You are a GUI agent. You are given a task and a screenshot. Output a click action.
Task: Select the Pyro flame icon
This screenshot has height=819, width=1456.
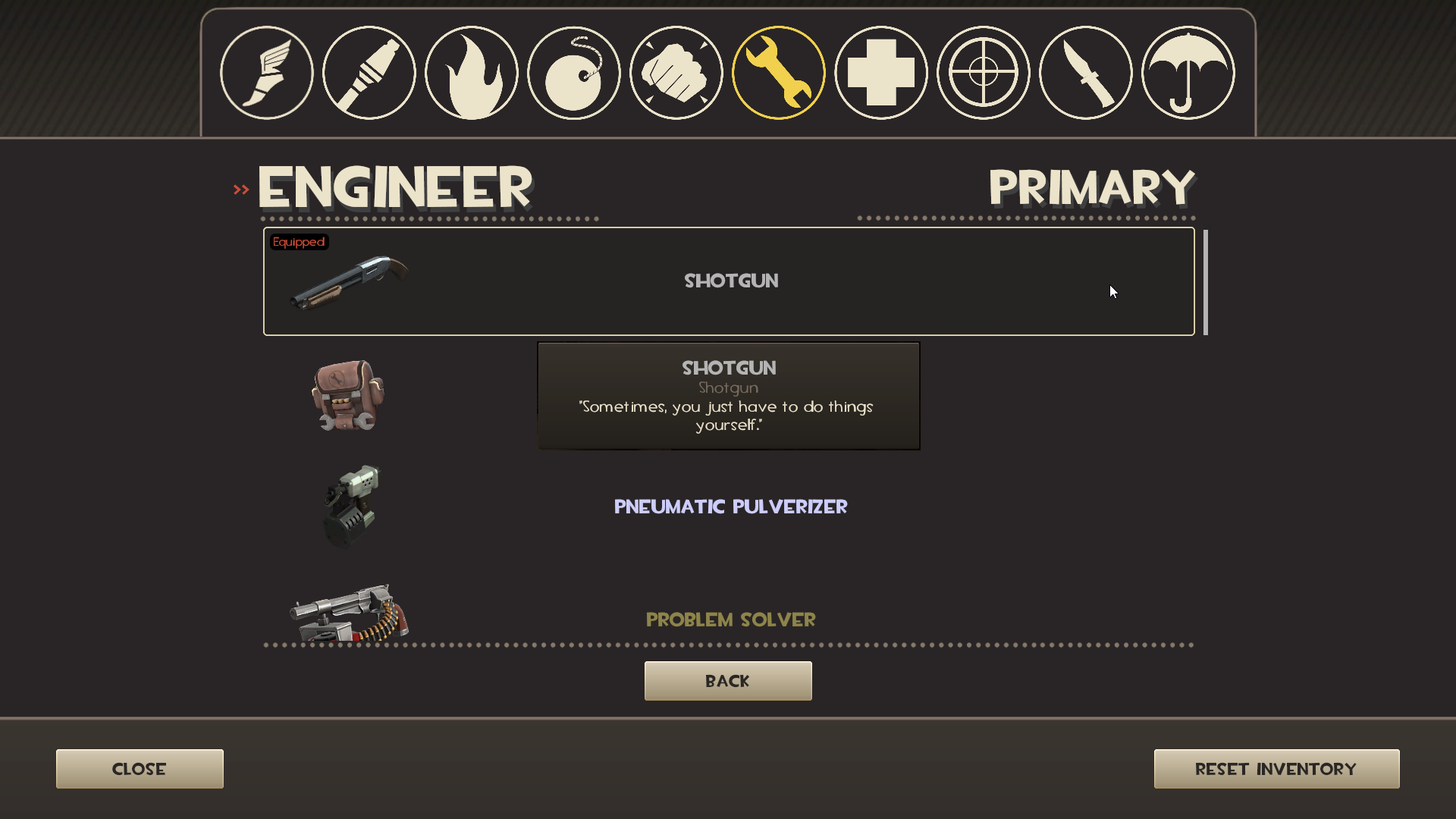coord(471,71)
